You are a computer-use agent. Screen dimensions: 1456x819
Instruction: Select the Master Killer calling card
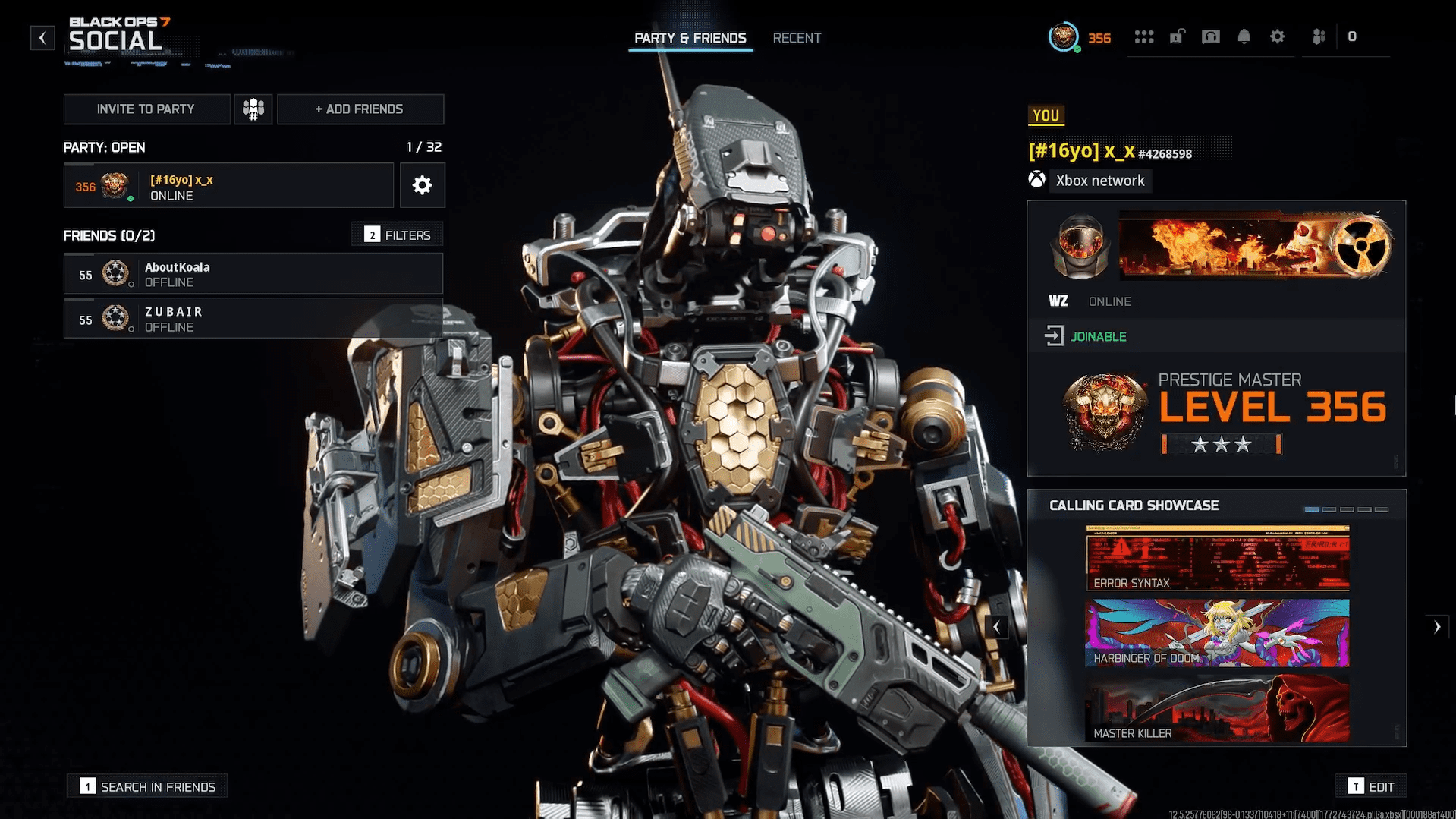coord(1217,708)
